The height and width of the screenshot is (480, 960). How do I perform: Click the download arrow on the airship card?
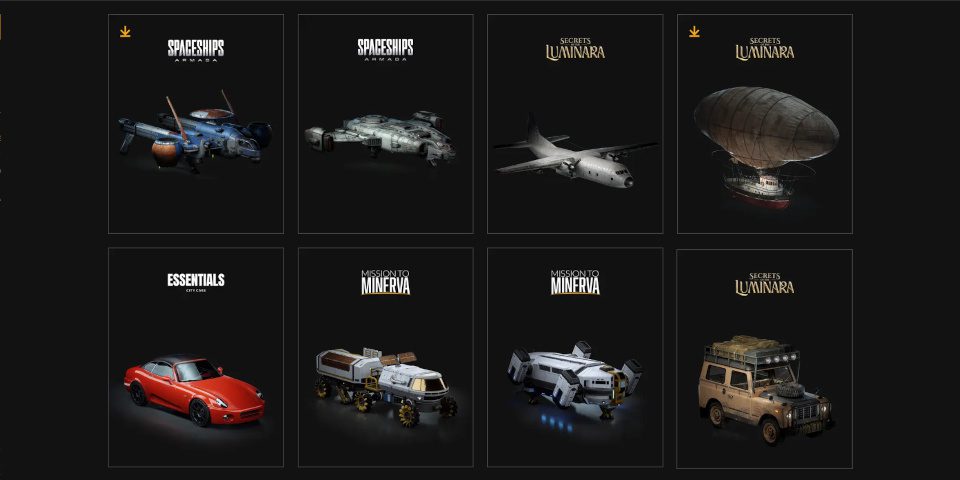tap(694, 32)
